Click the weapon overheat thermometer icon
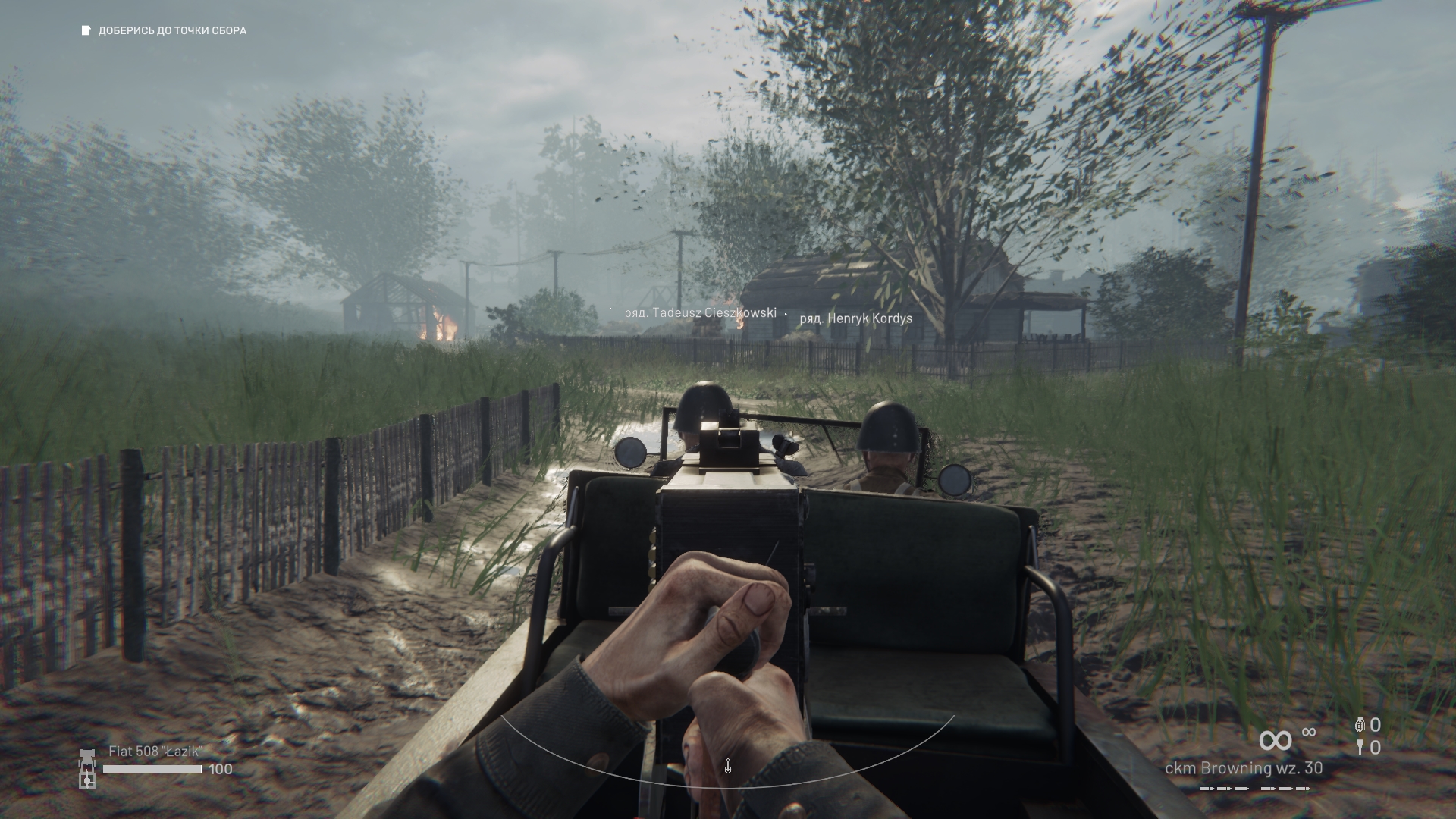This screenshot has height=819, width=1456. (727, 767)
